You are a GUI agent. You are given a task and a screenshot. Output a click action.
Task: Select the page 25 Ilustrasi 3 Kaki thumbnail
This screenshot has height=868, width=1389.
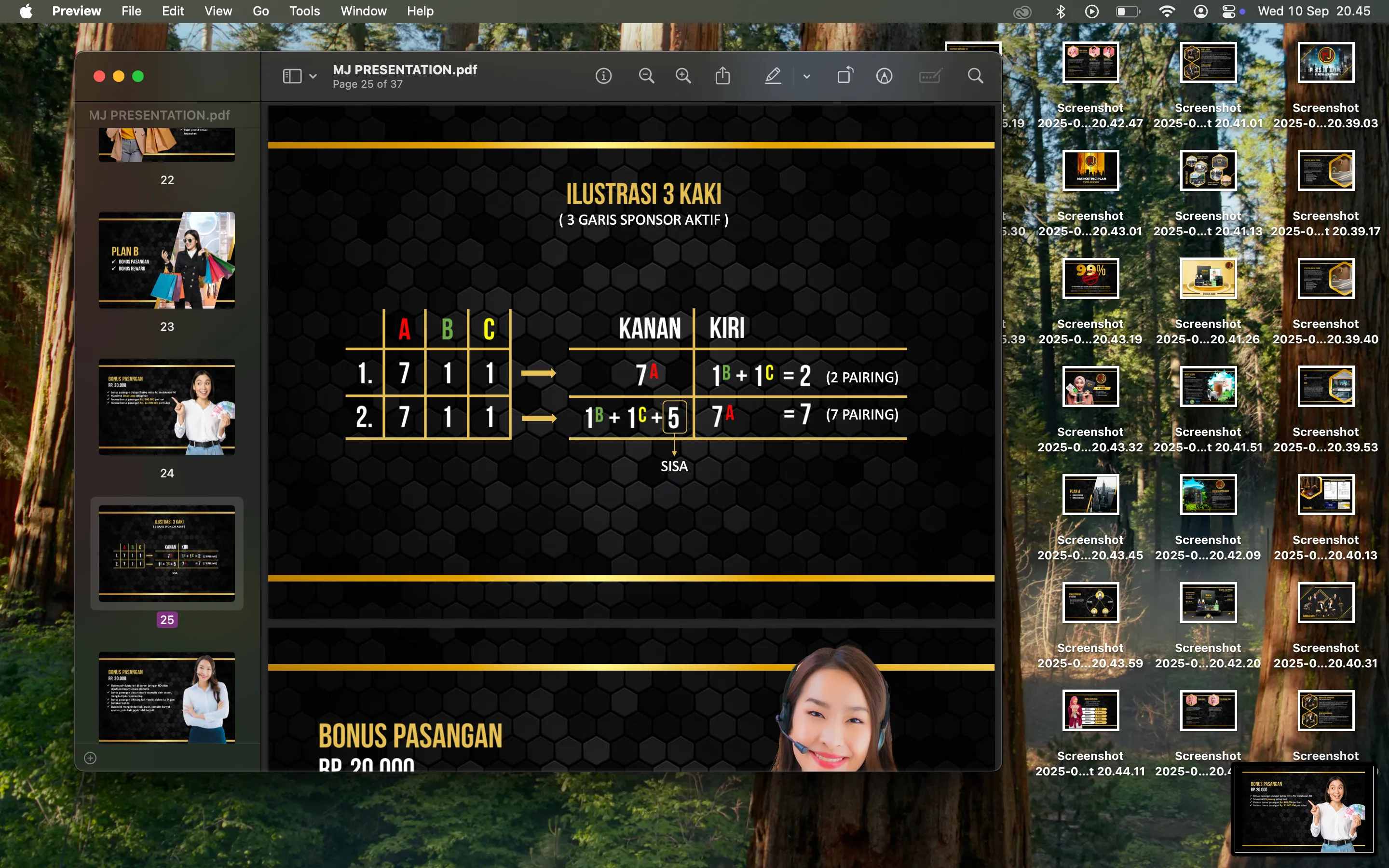166,554
